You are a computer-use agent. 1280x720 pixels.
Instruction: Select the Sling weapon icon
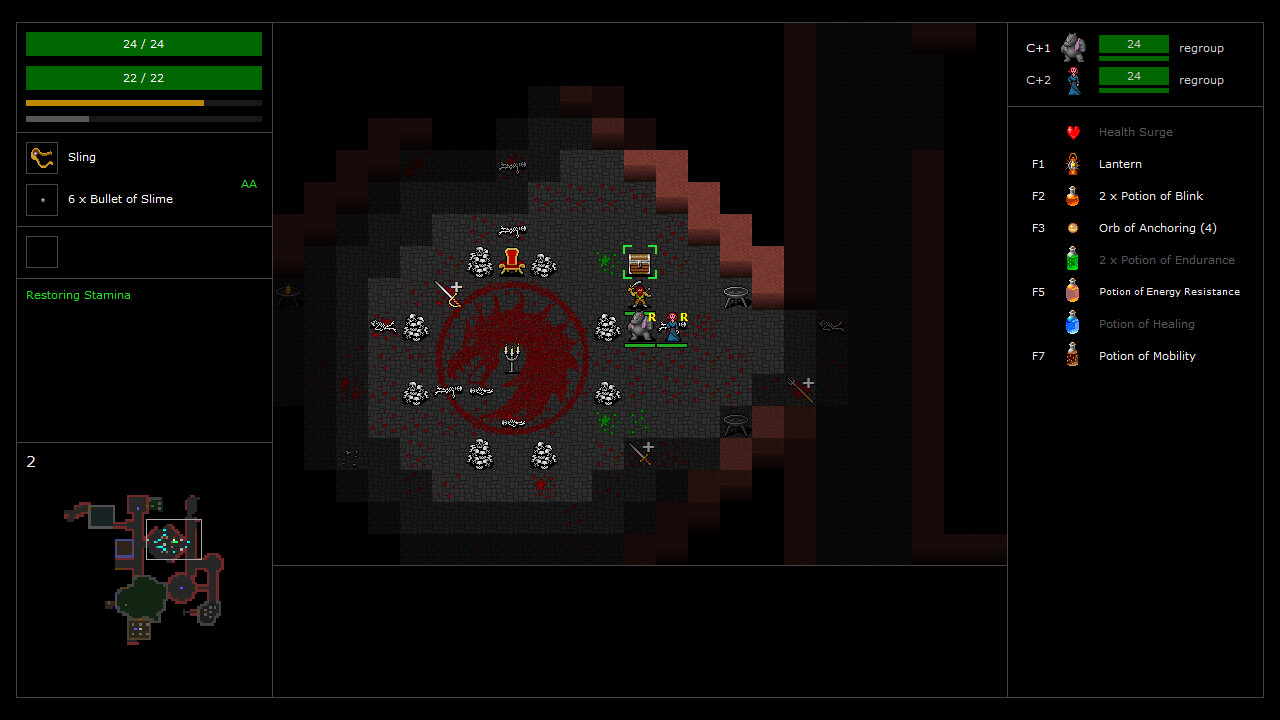(42, 157)
